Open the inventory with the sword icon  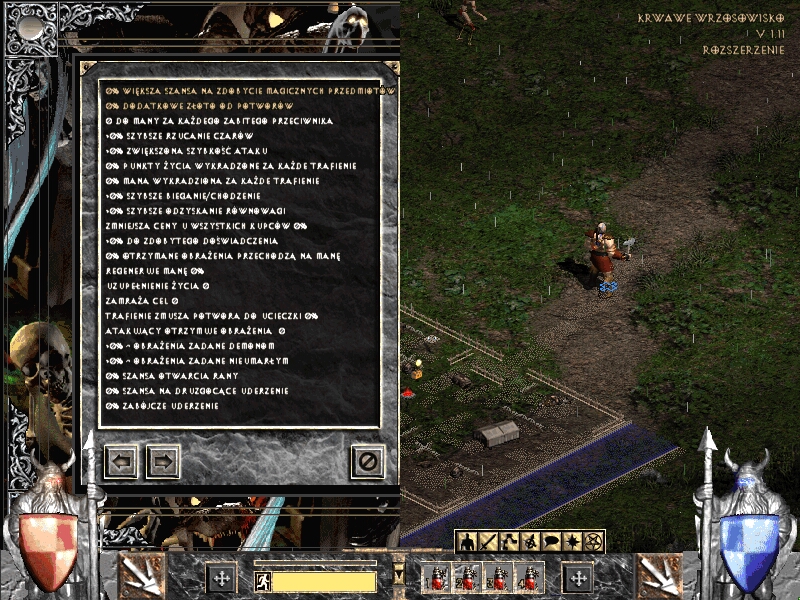488,542
